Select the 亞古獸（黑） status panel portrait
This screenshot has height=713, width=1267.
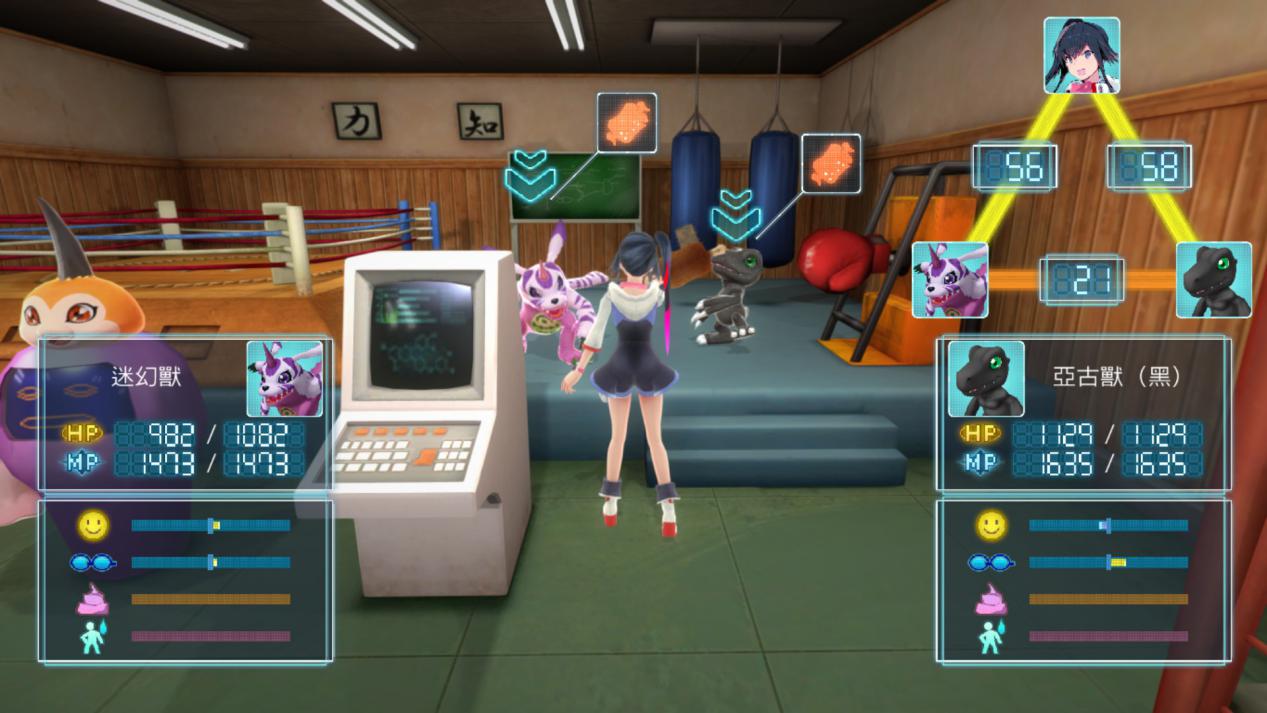coord(986,378)
